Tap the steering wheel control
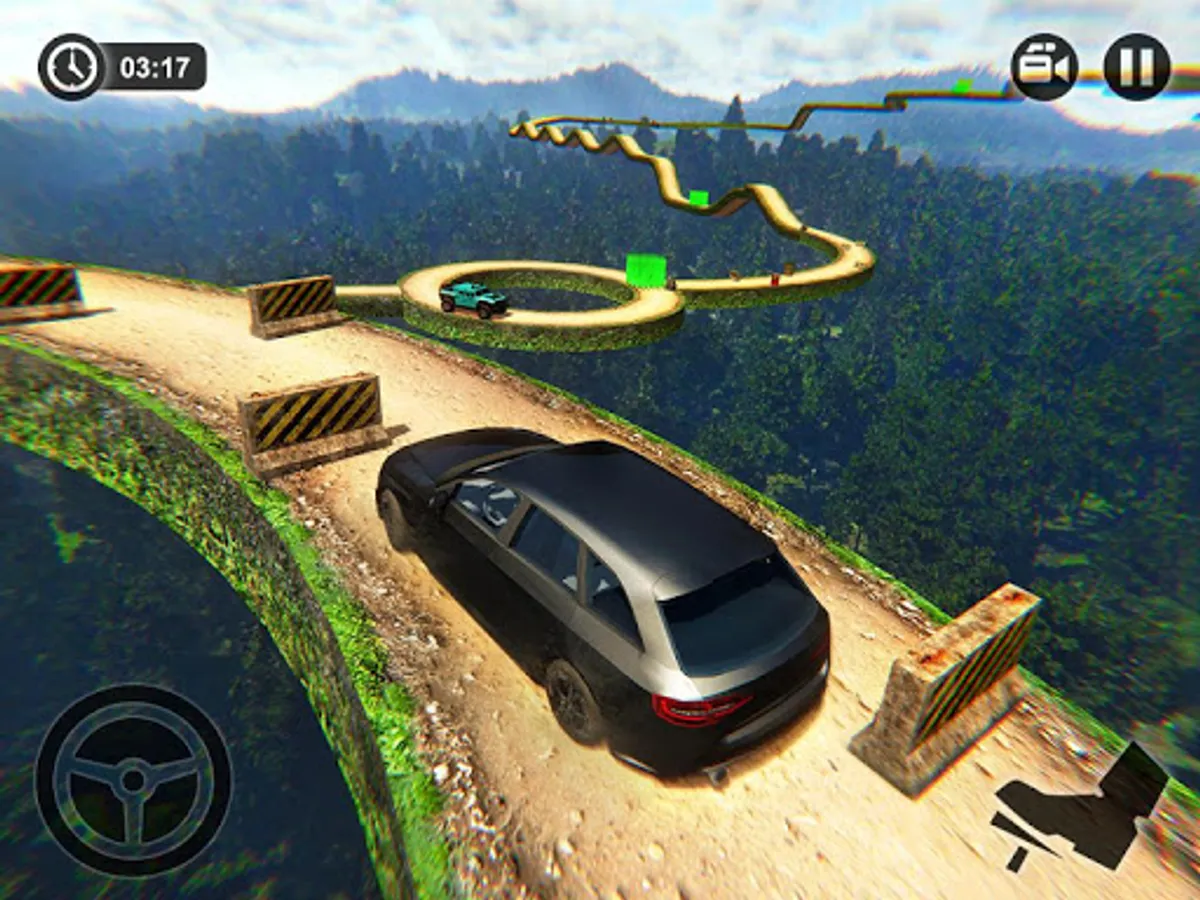 (133, 781)
